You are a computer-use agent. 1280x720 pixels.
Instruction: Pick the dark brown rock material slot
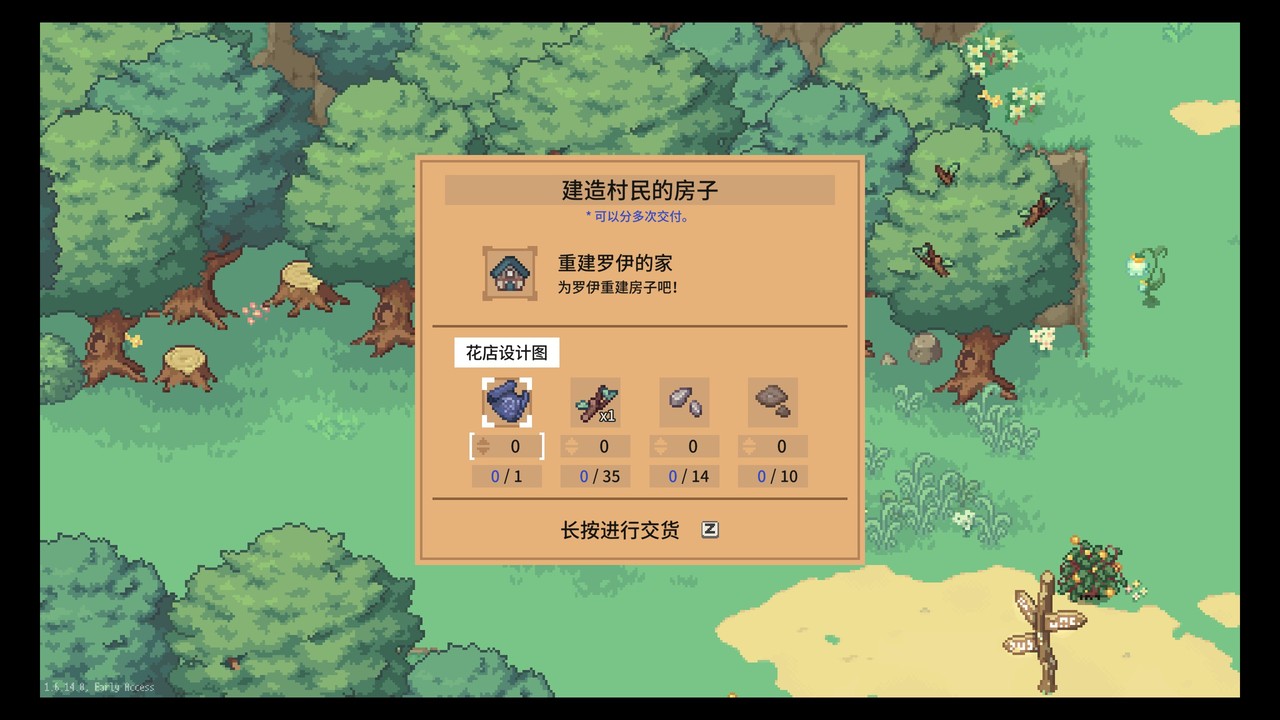tap(773, 402)
